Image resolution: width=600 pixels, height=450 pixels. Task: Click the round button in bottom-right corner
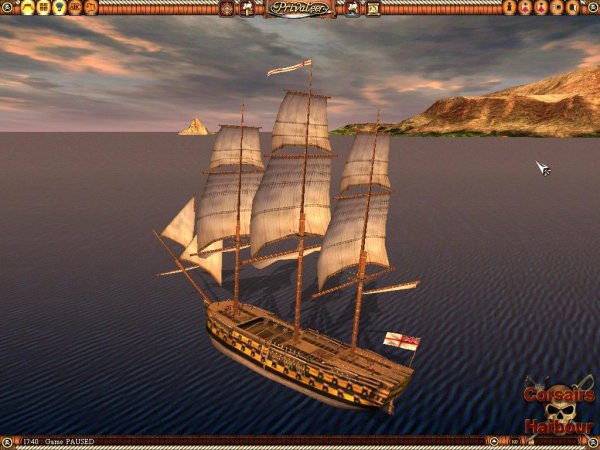(593, 441)
